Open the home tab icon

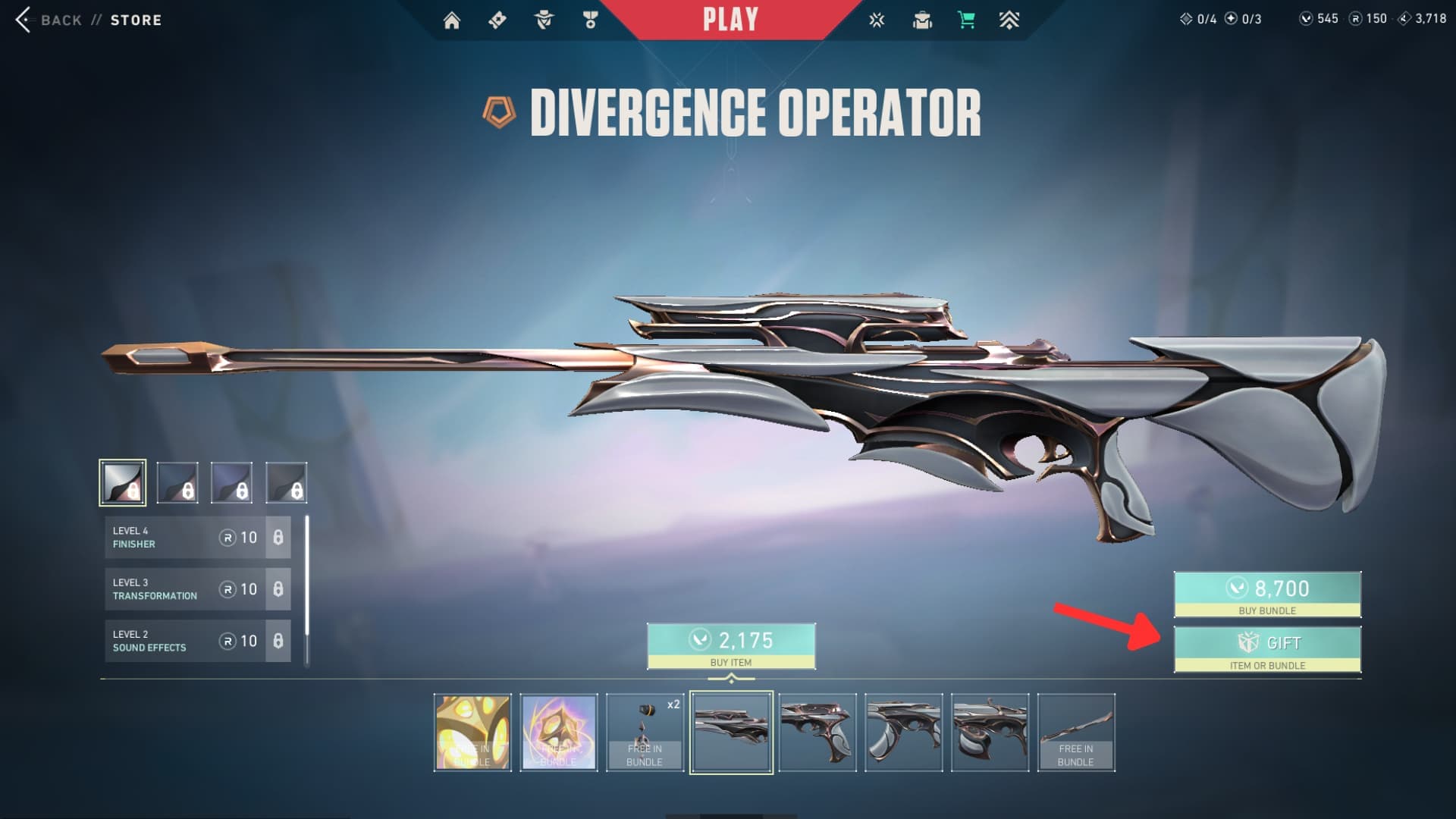coord(452,20)
